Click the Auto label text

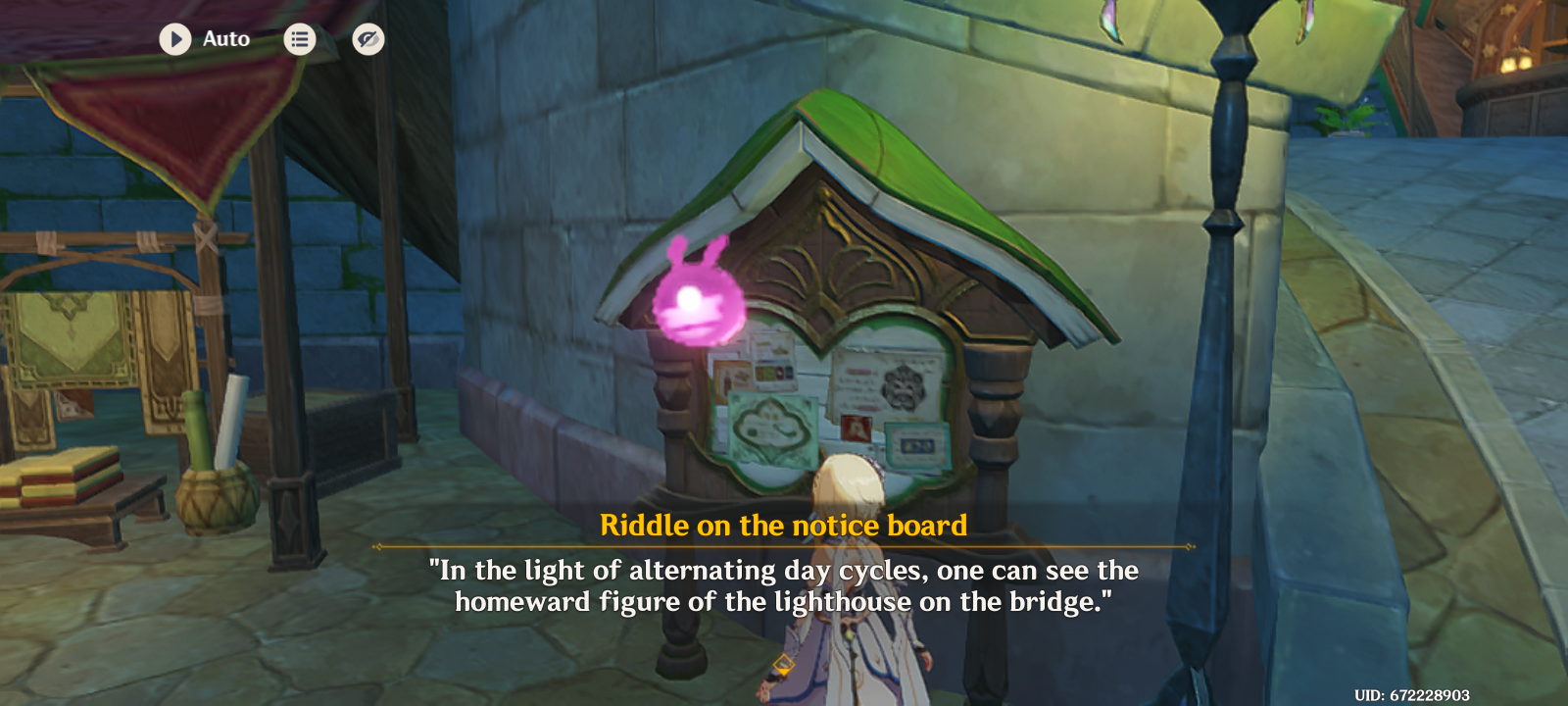pyautogui.click(x=225, y=39)
